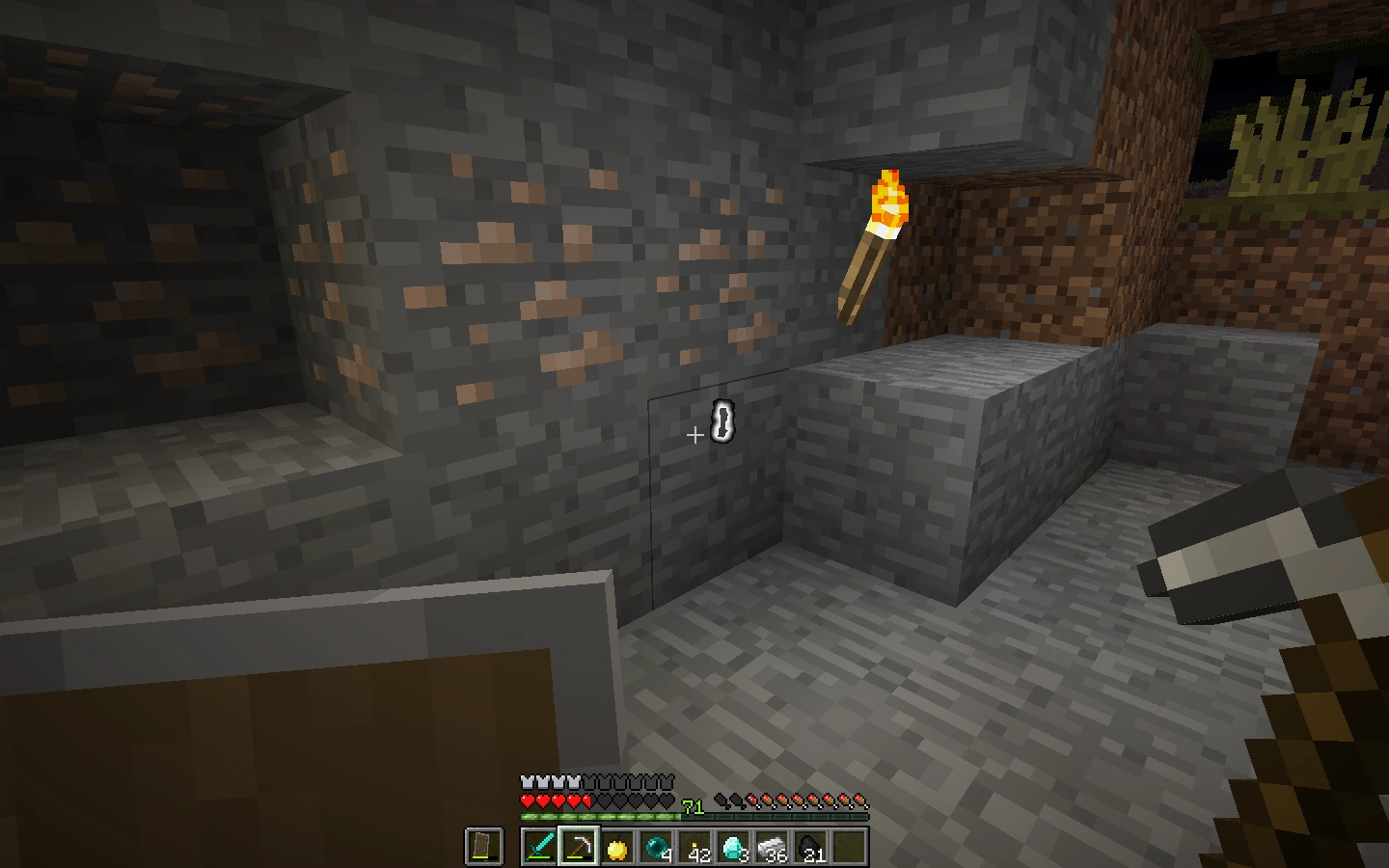Click the first armor chestplate icon
The image size is (1389, 868).
click(x=527, y=781)
